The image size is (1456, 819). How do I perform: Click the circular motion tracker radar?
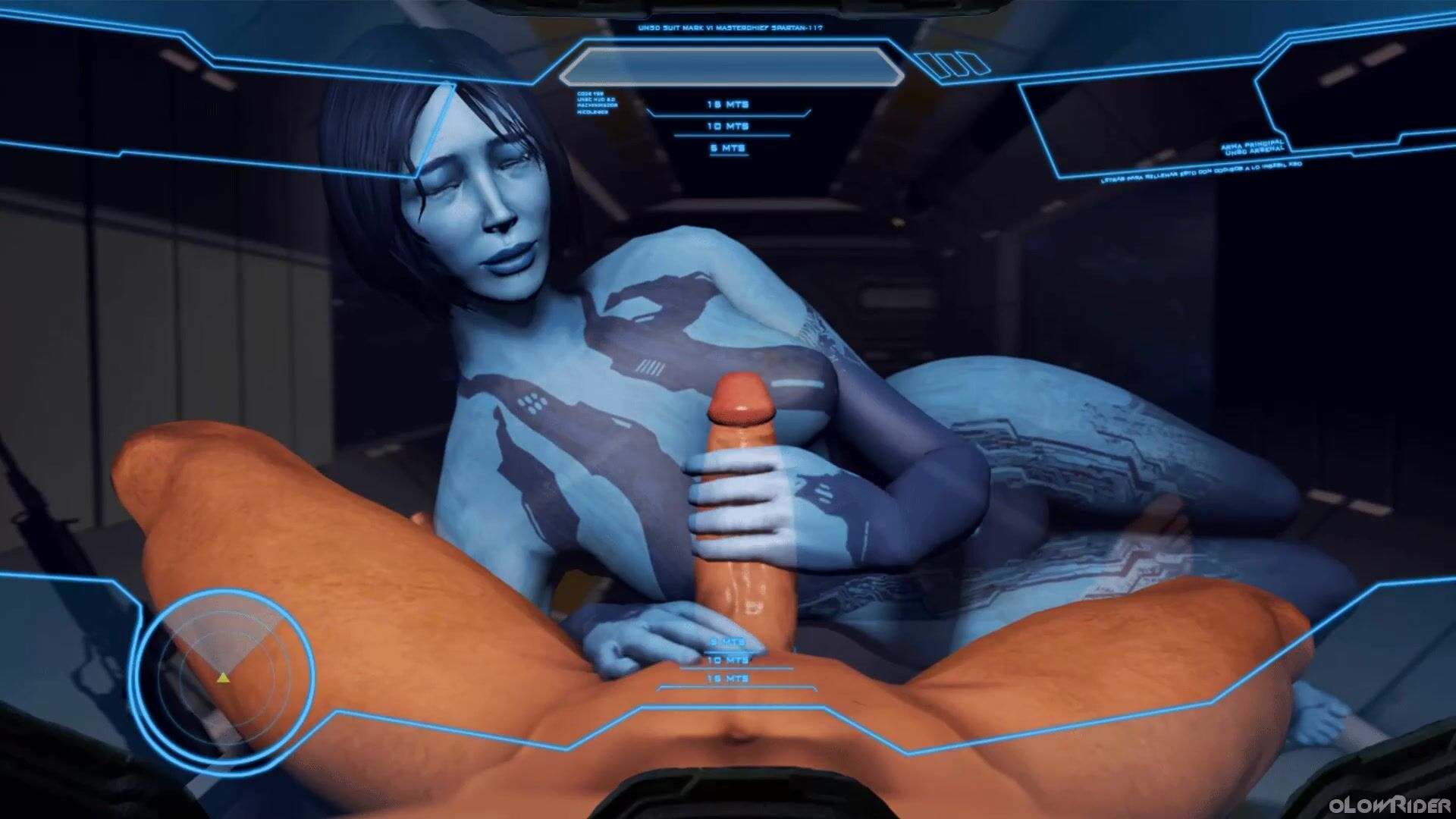point(225,673)
